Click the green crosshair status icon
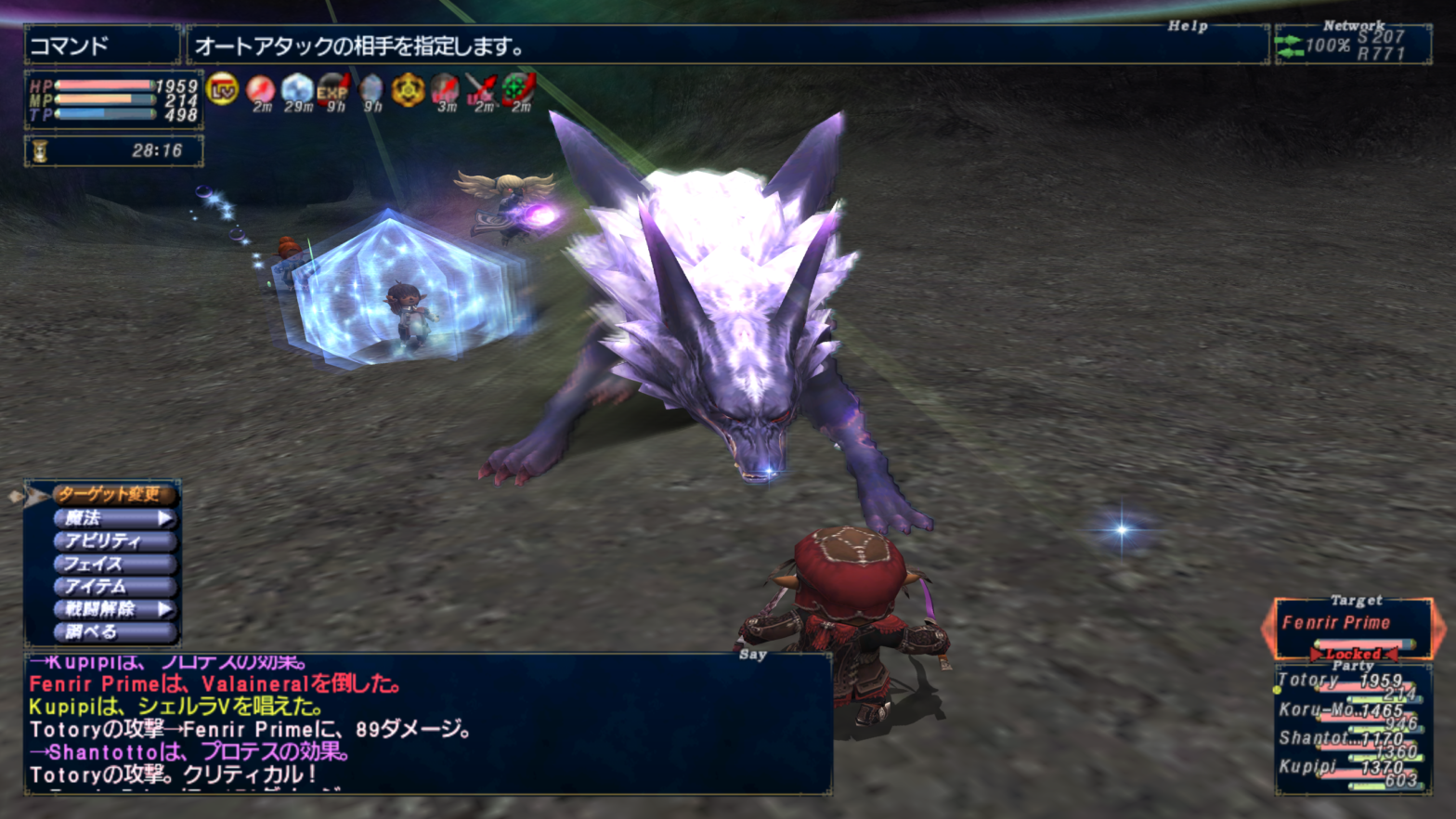1456x819 pixels. pyautogui.click(x=519, y=89)
